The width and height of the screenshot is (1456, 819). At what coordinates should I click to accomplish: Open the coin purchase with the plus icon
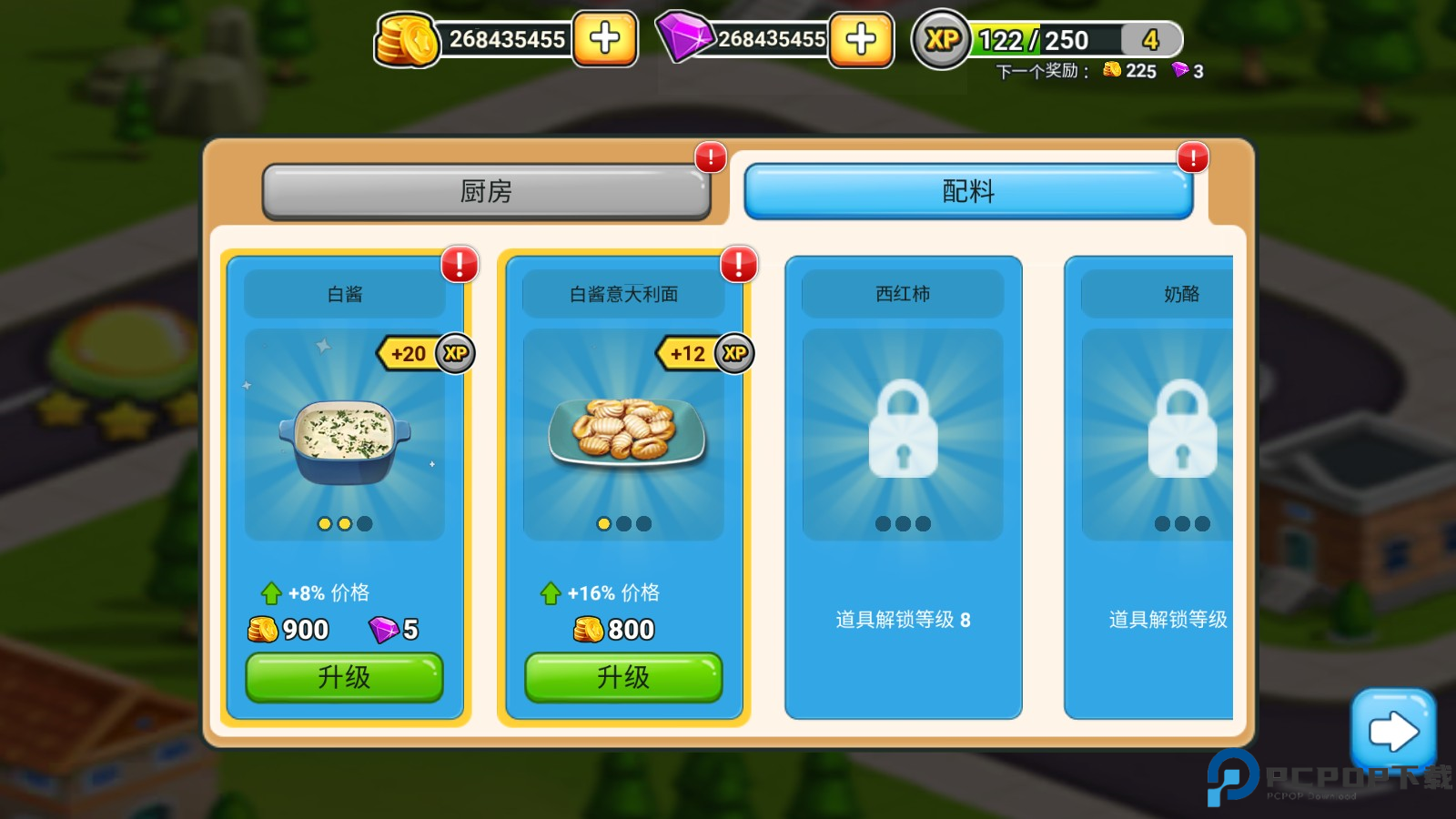(606, 40)
